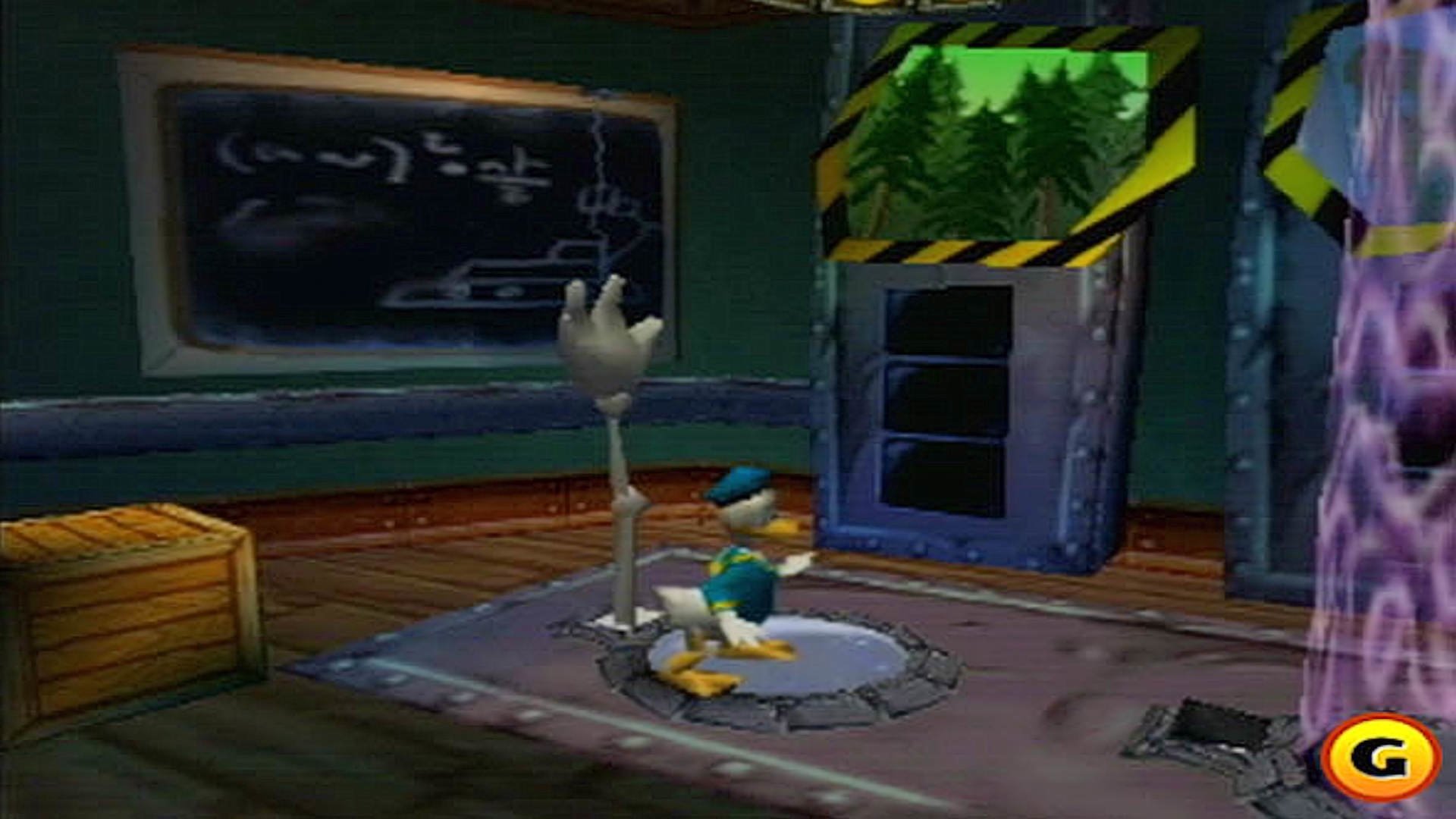The width and height of the screenshot is (1456, 819).
Task: Click the GameSpot G logo watermark
Action: click(1380, 757)
